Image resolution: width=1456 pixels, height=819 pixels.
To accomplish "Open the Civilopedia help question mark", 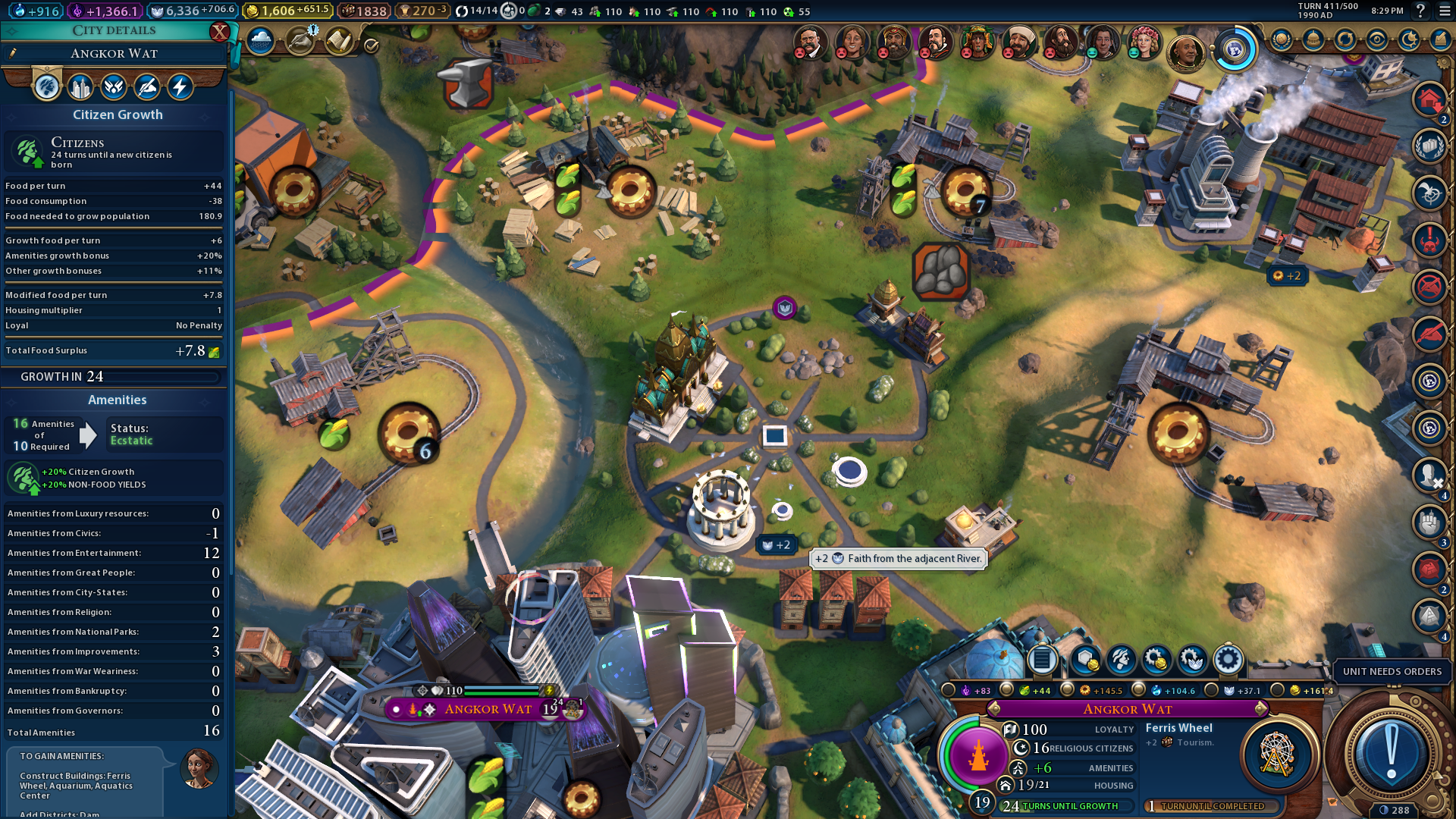I will tap(1420, 11).
